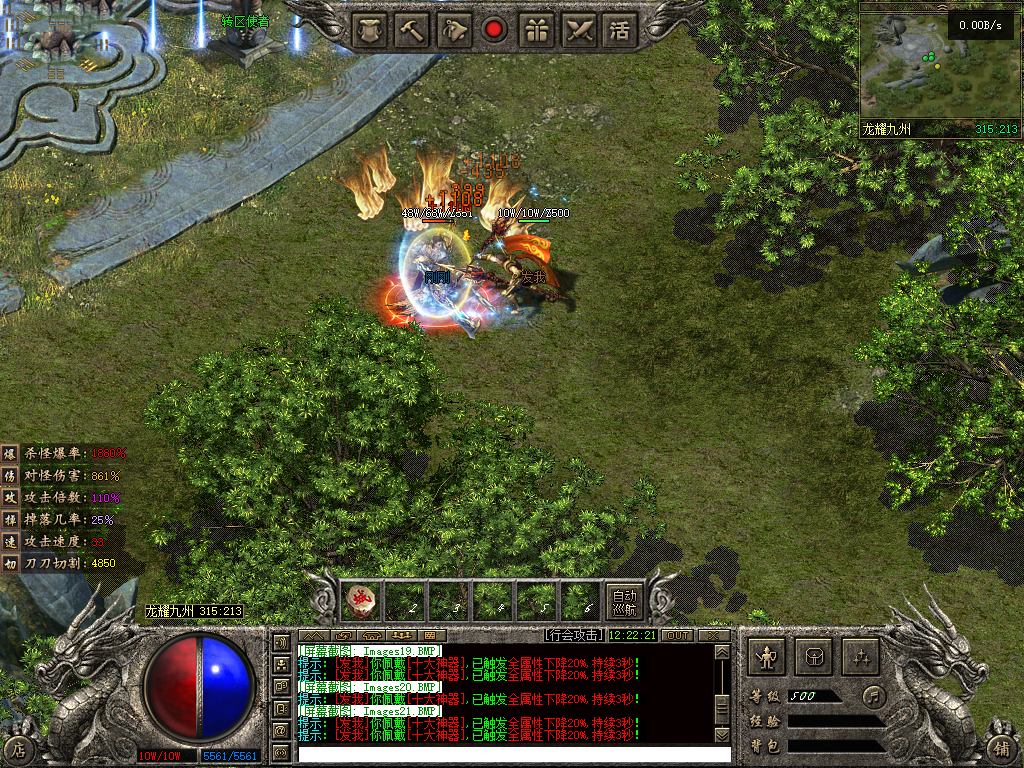Open the character figure panel button
The height and width of the screenshot is (768, 1024).
pyautogui.click(x=768, y=657)
